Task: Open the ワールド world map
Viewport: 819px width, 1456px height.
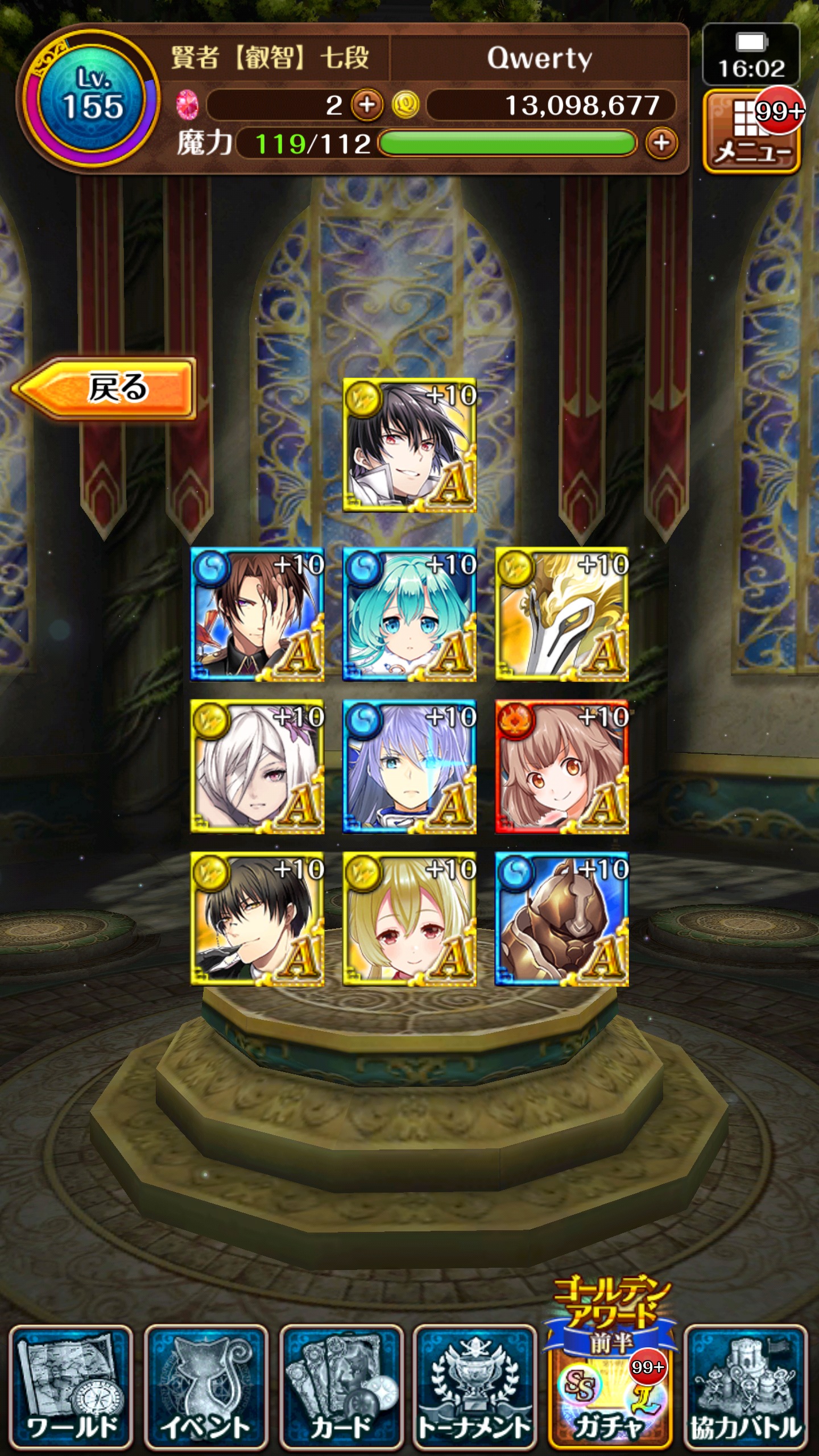Action: click(x=71, y=1388)
